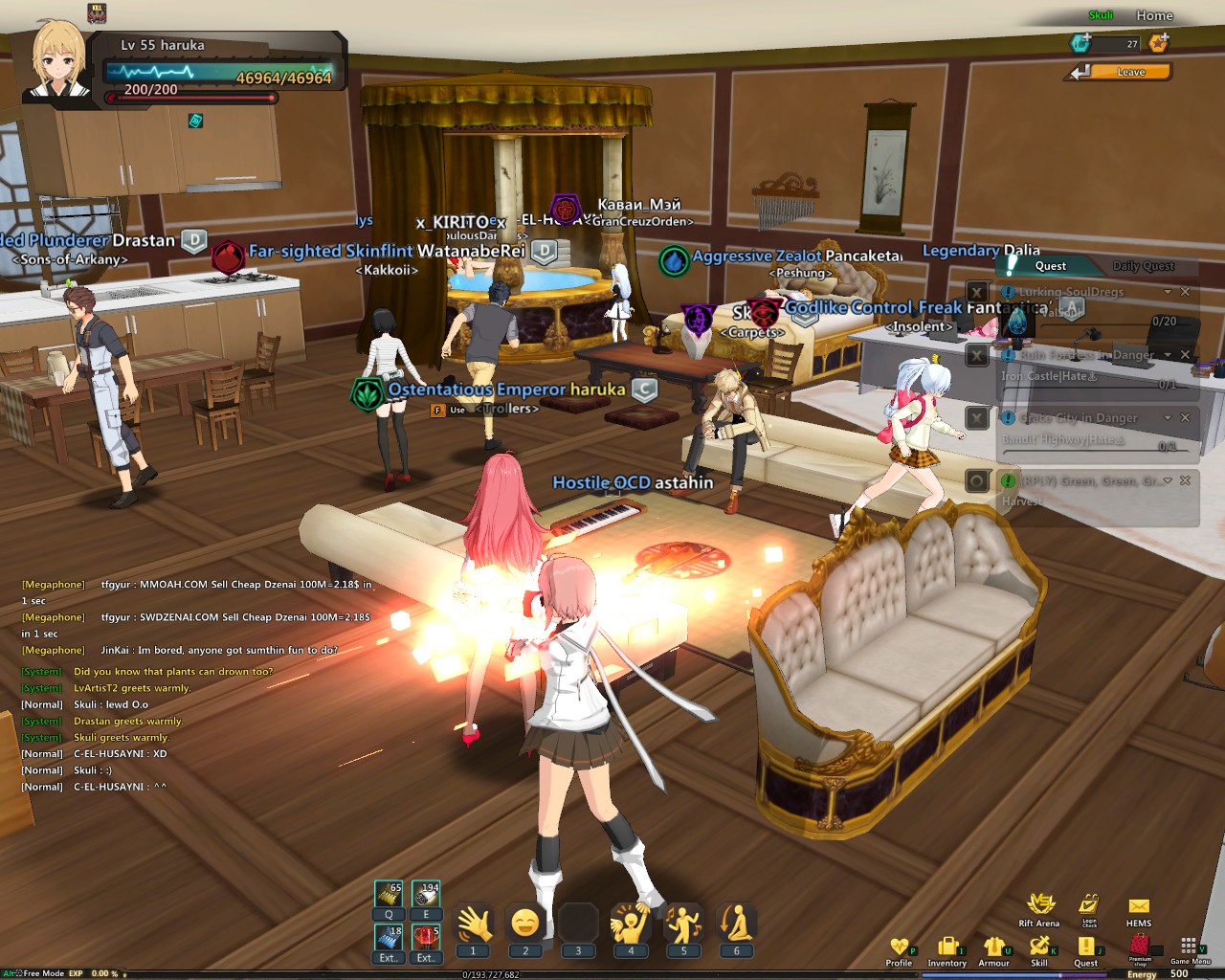
Task: Open the Login Check calendar
Action: [x=1089, y=905]
